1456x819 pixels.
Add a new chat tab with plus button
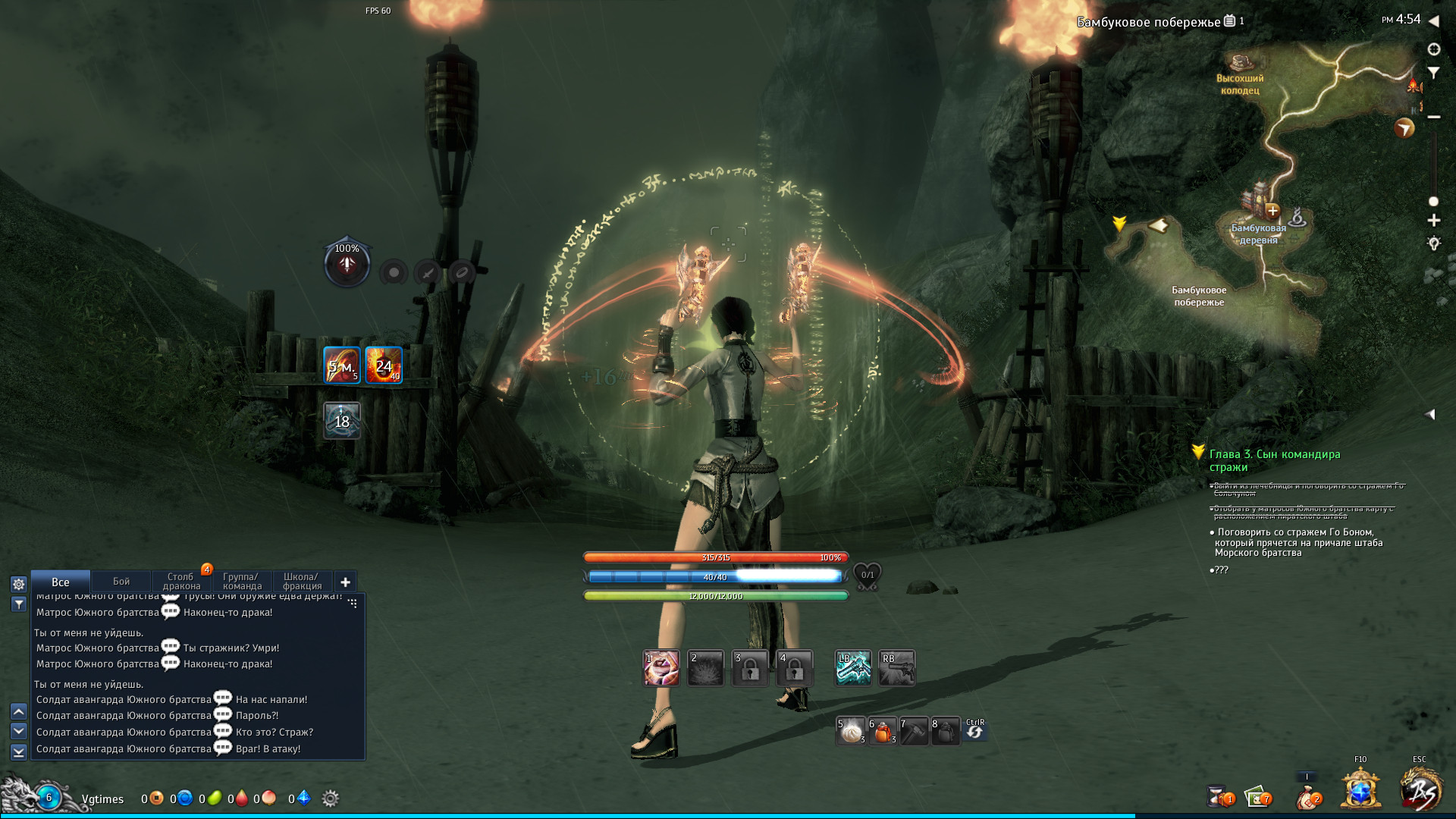pyautogui.click(x=345, y=582)
